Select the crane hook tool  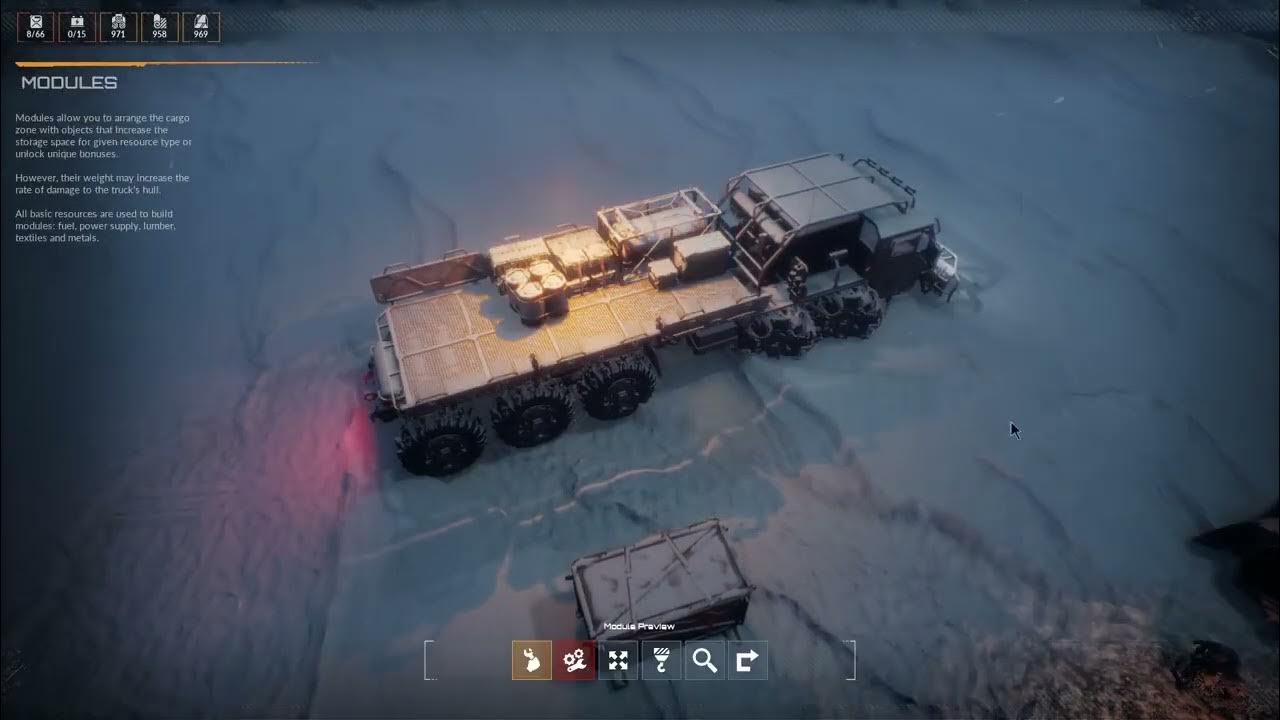(x=661, y=660)
